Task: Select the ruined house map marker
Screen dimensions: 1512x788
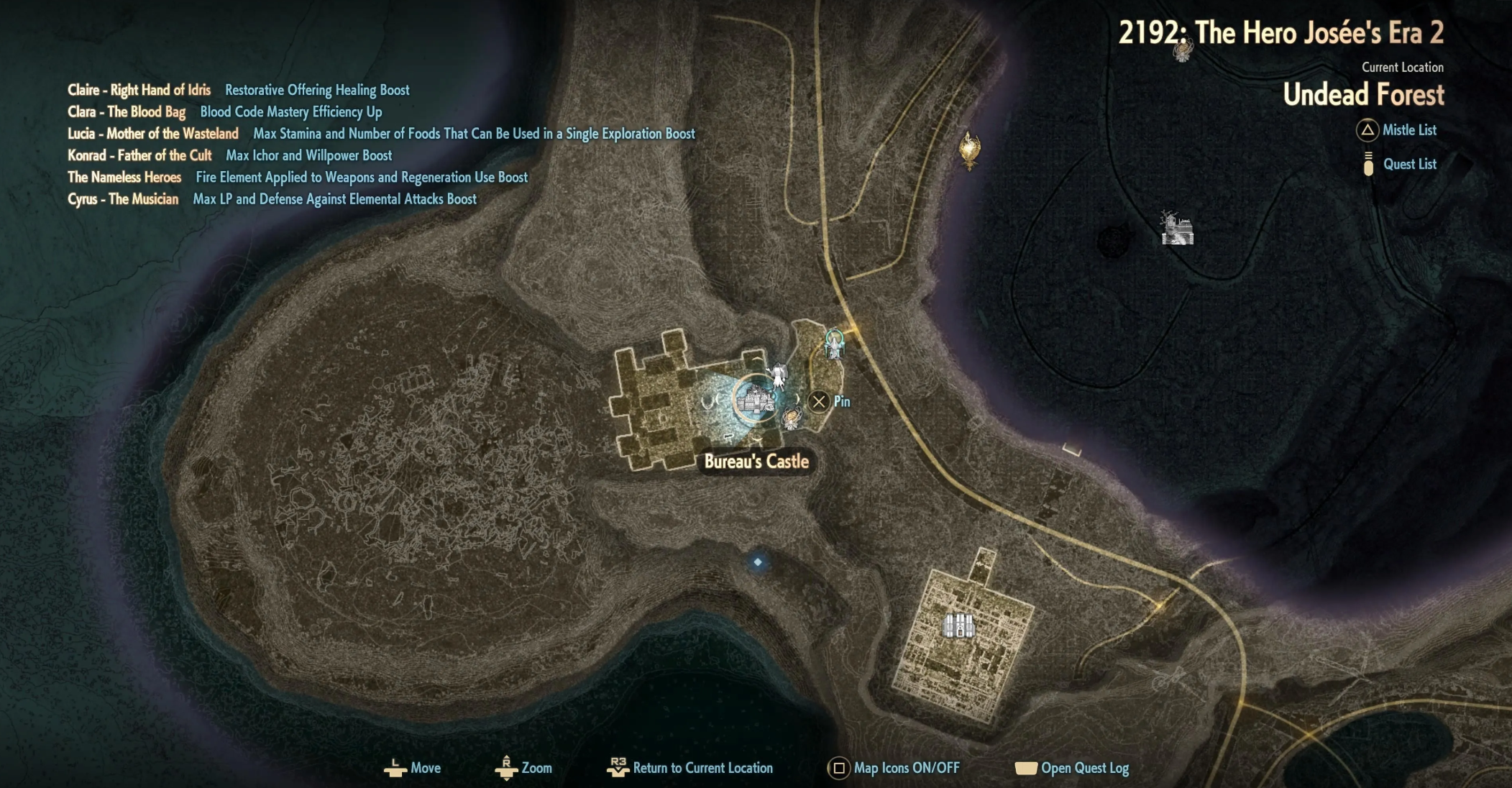Action: pos(1177,229)
